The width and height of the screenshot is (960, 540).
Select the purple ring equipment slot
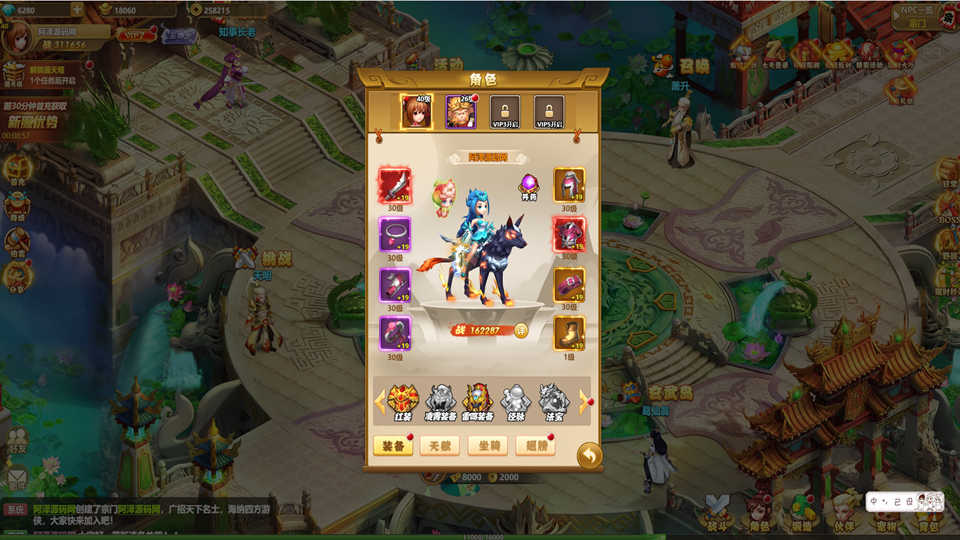[x=395, y=235]
